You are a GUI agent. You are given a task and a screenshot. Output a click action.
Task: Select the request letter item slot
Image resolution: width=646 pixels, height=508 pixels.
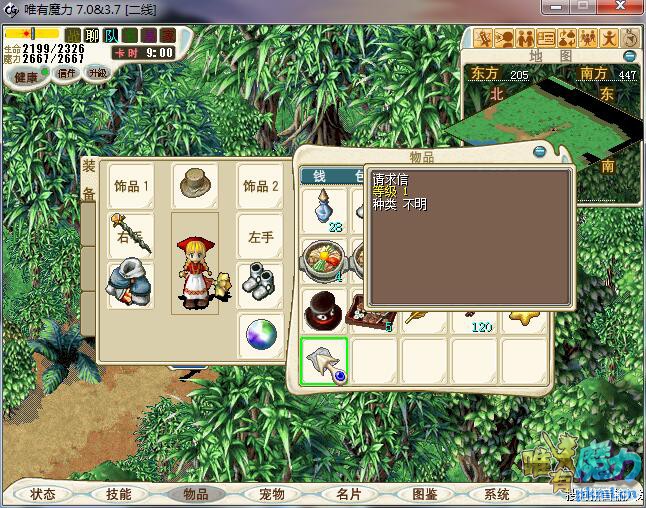[324, 362]
